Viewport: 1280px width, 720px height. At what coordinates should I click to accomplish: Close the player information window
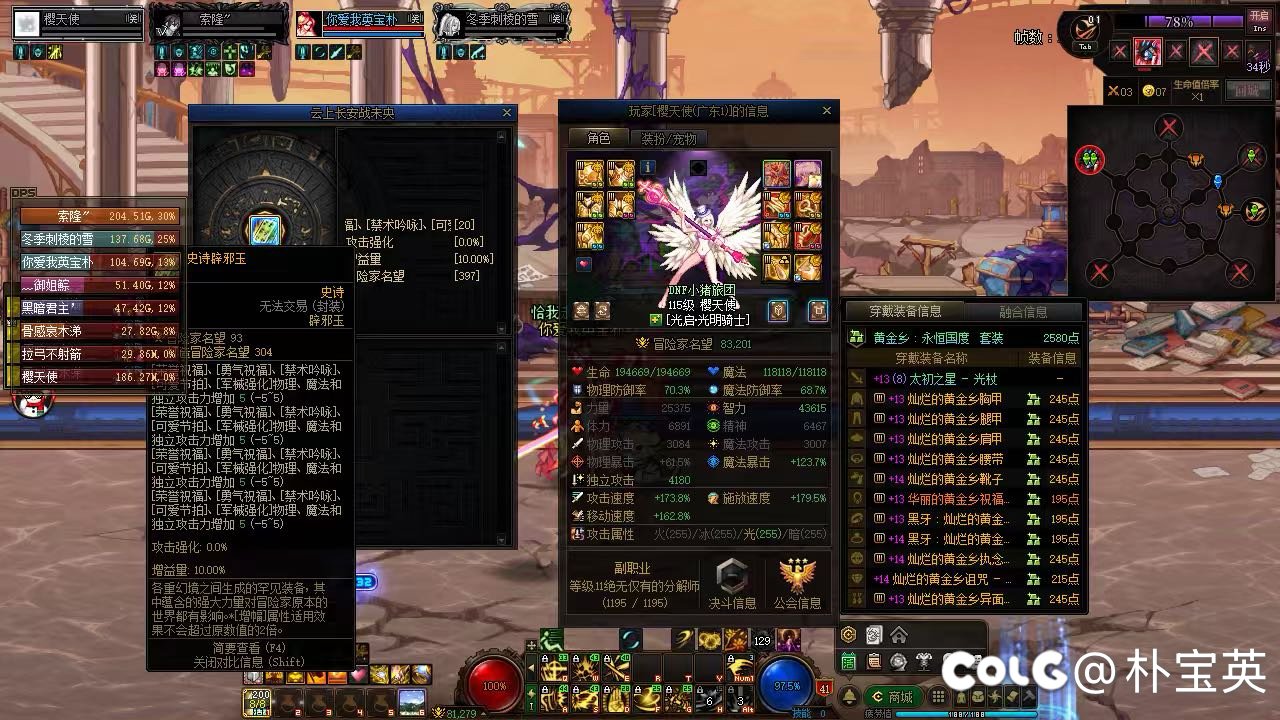point(826,111)
